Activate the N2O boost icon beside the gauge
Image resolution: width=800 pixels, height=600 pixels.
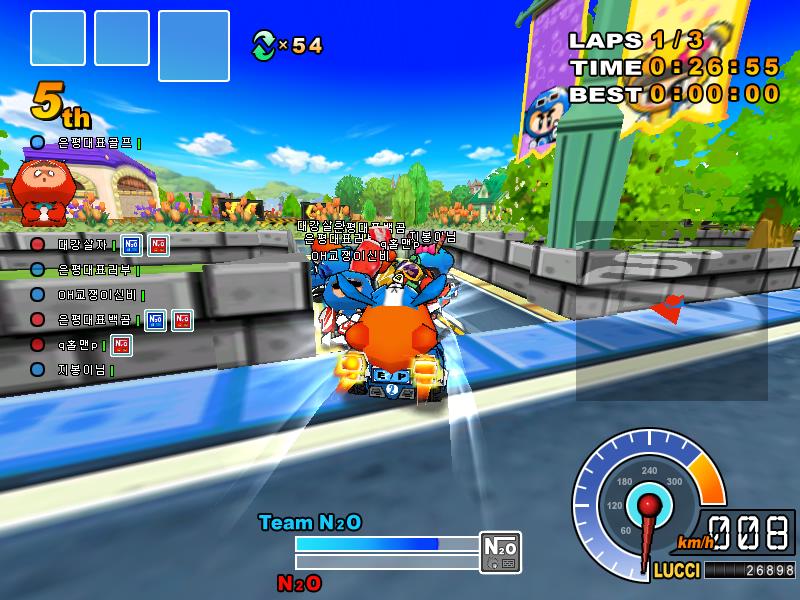click(x=500, y=550)
